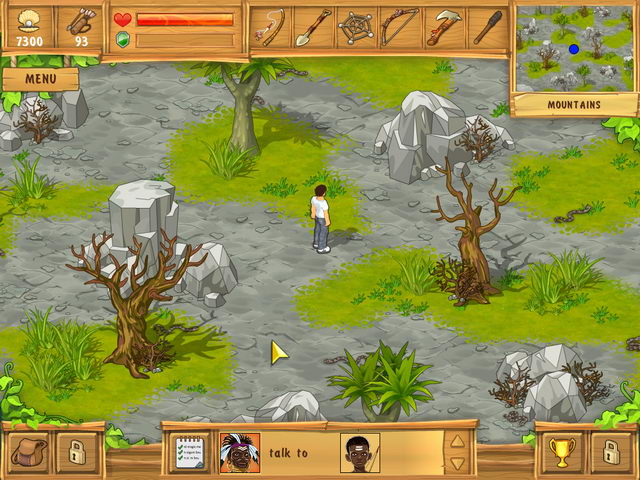This screenshot has height=480, width=640.
Task: Select the fishing rod tool
Action: 269,26
